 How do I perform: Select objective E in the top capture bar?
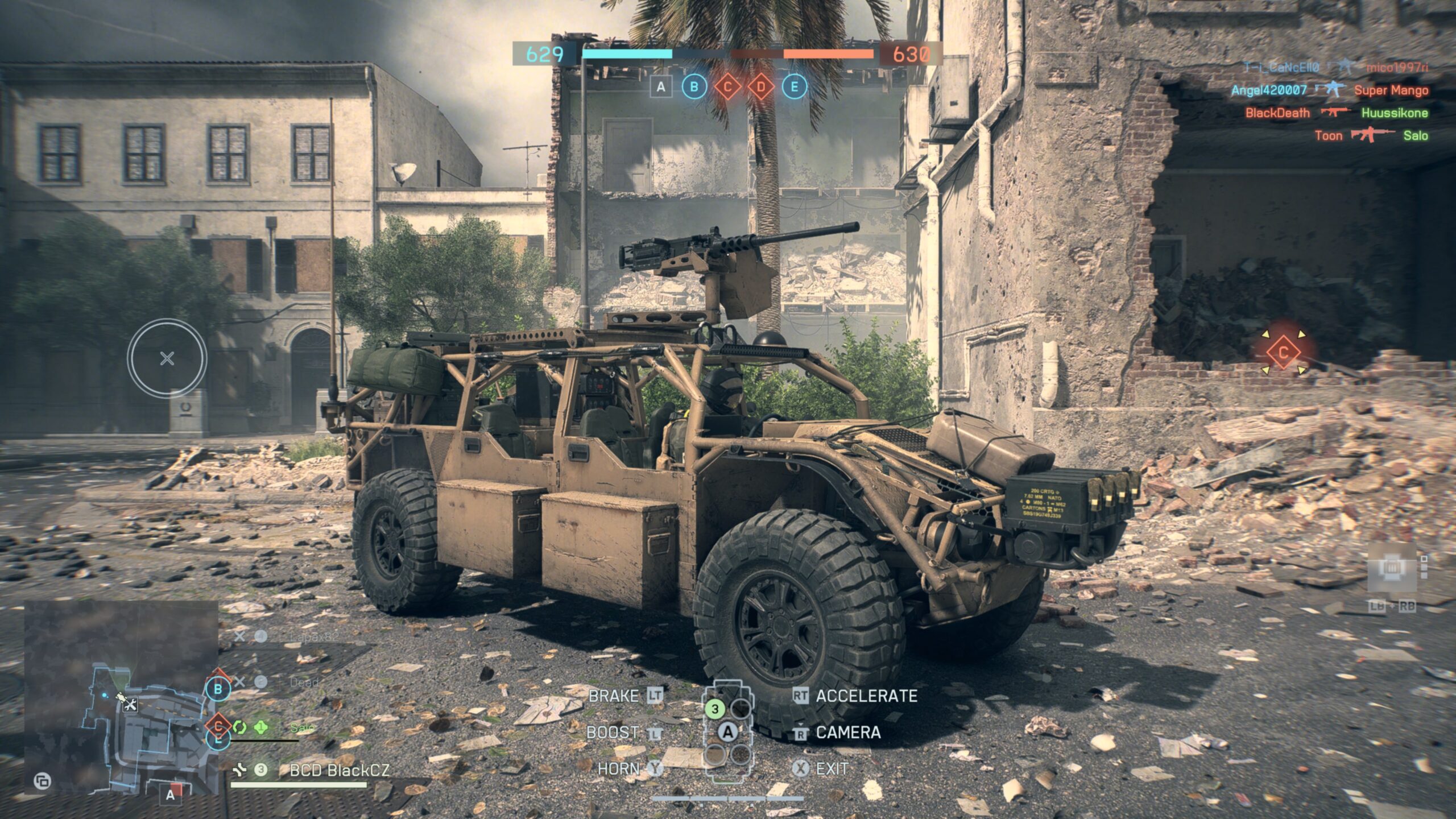point(795,87)
